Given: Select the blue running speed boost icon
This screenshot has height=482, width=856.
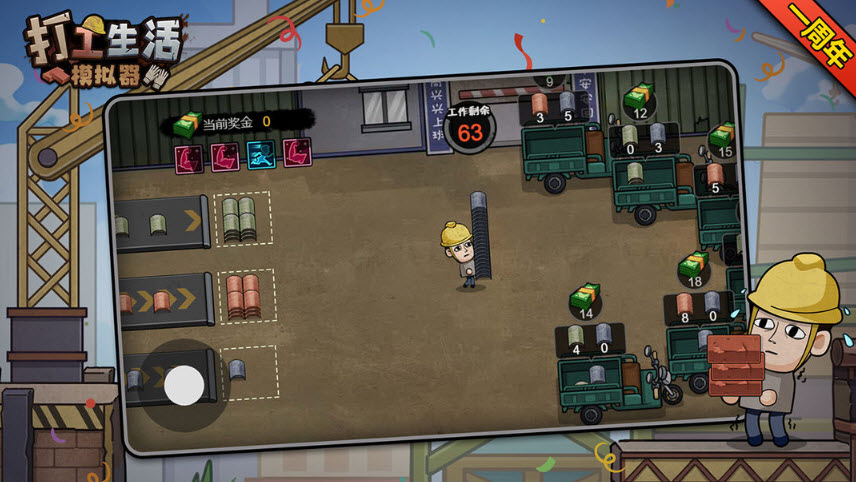Looking at the screenshot, I should 261,155.
